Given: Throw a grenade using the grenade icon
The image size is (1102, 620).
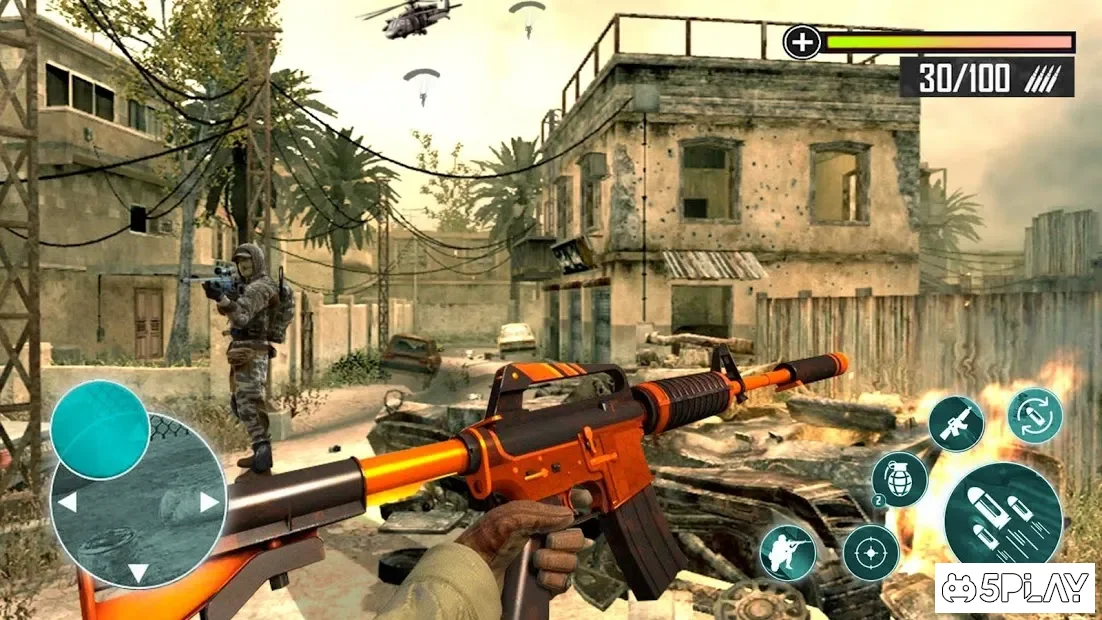Looking at the screenshot, I should click(898, 479).
